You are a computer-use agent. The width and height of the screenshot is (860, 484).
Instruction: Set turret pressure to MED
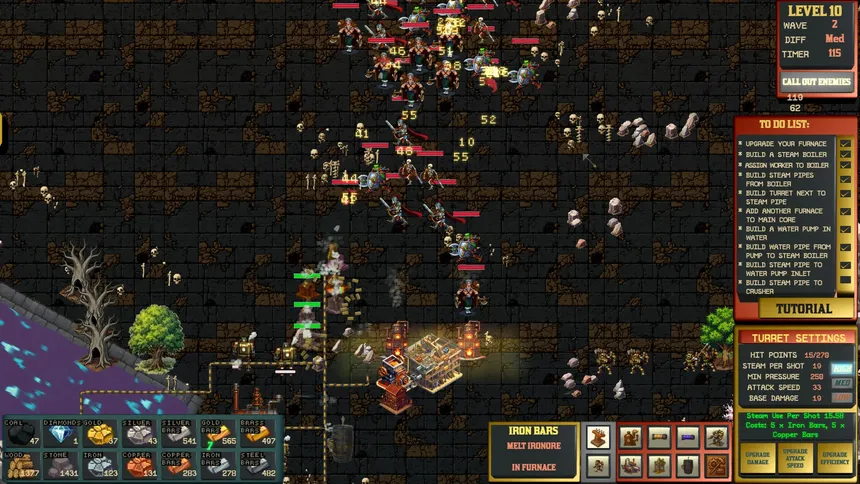pos(843,382)
